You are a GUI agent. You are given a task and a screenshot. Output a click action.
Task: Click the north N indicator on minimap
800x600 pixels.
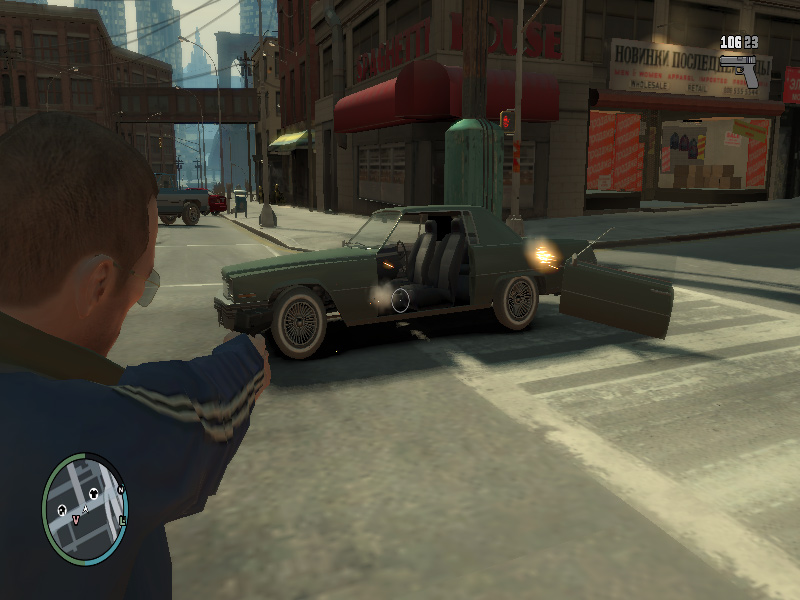click(x=120, y=490)
